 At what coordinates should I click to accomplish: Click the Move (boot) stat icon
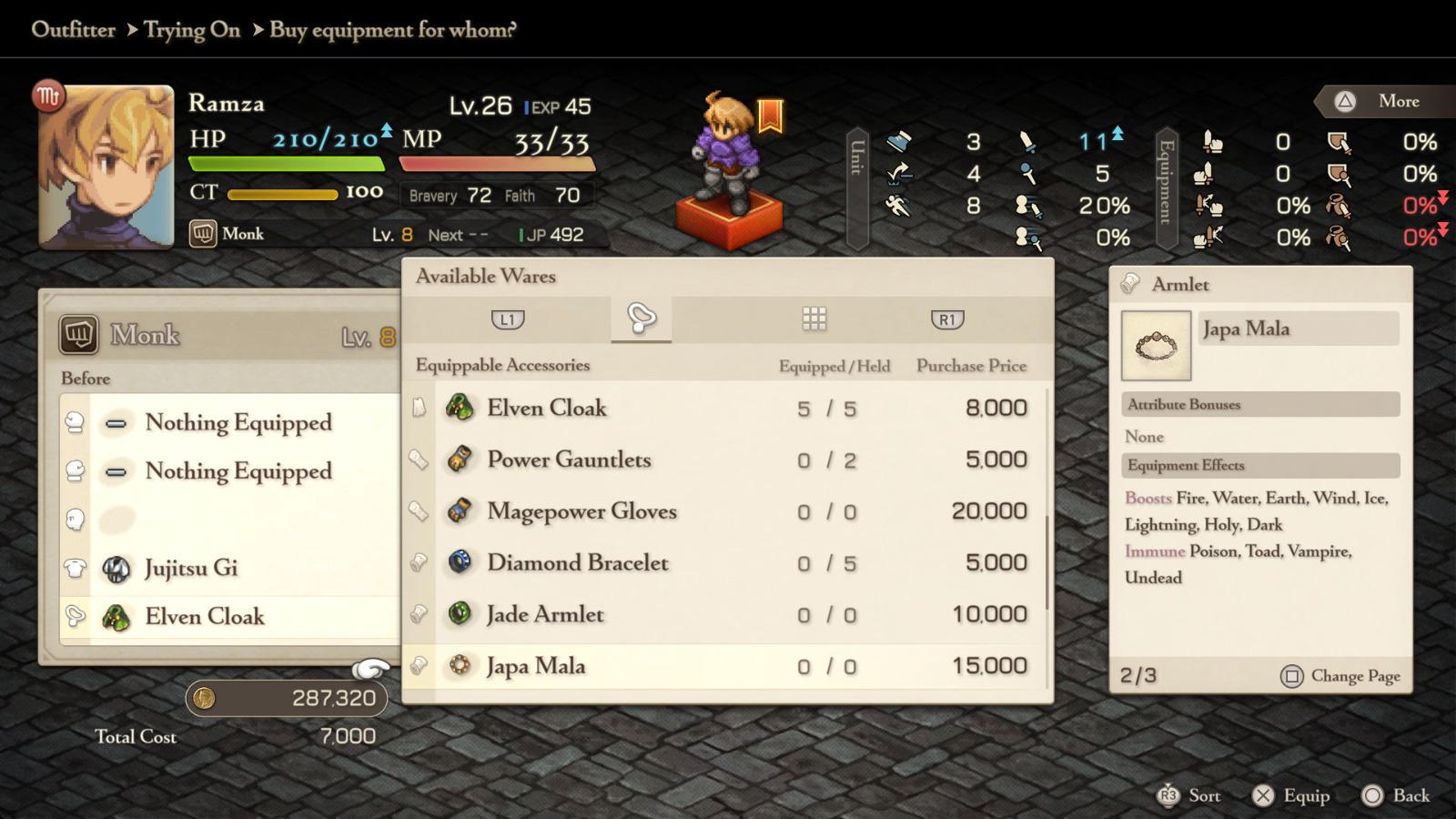(x=897, y=143)
